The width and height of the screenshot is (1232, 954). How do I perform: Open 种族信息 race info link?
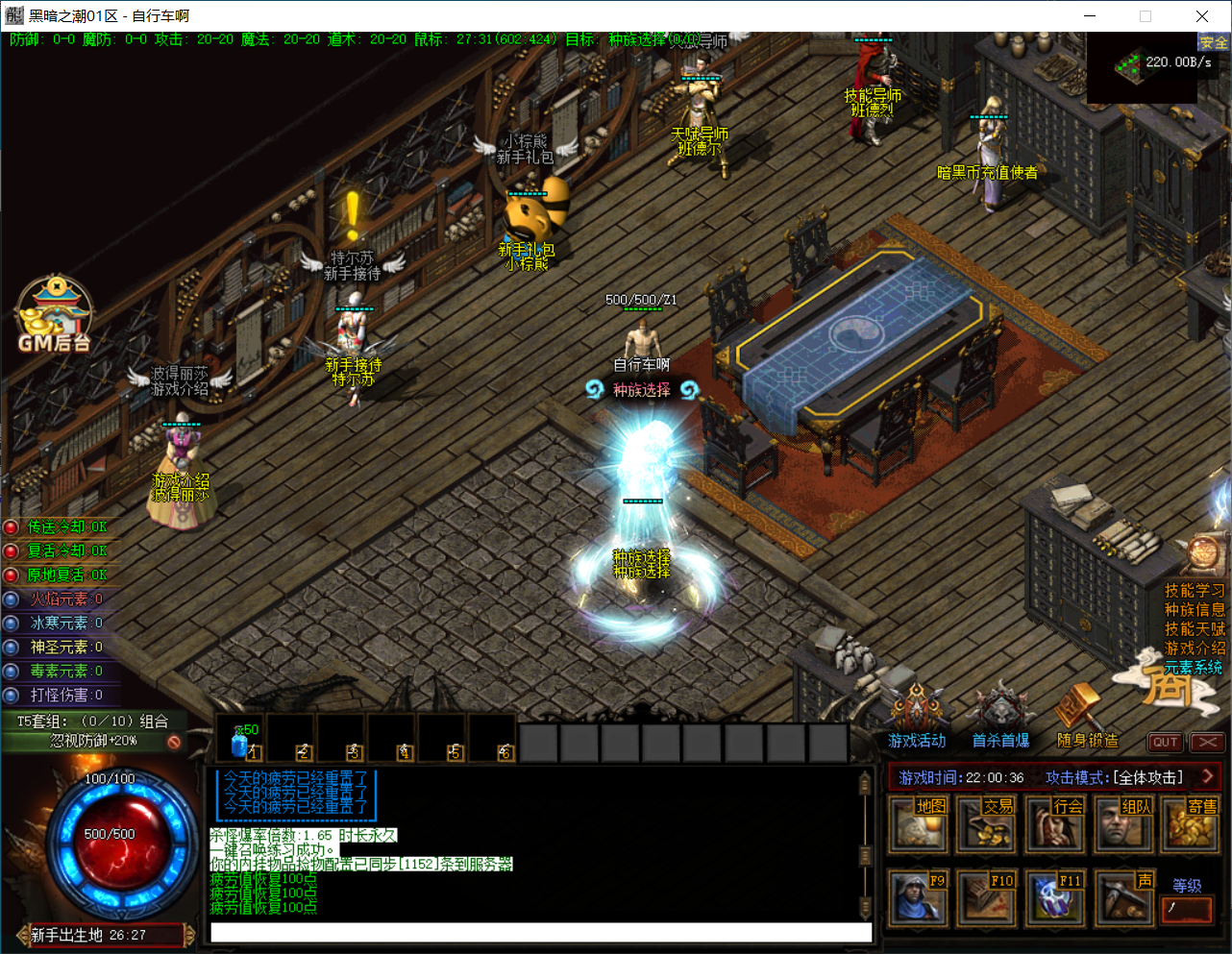[1195, 610]
